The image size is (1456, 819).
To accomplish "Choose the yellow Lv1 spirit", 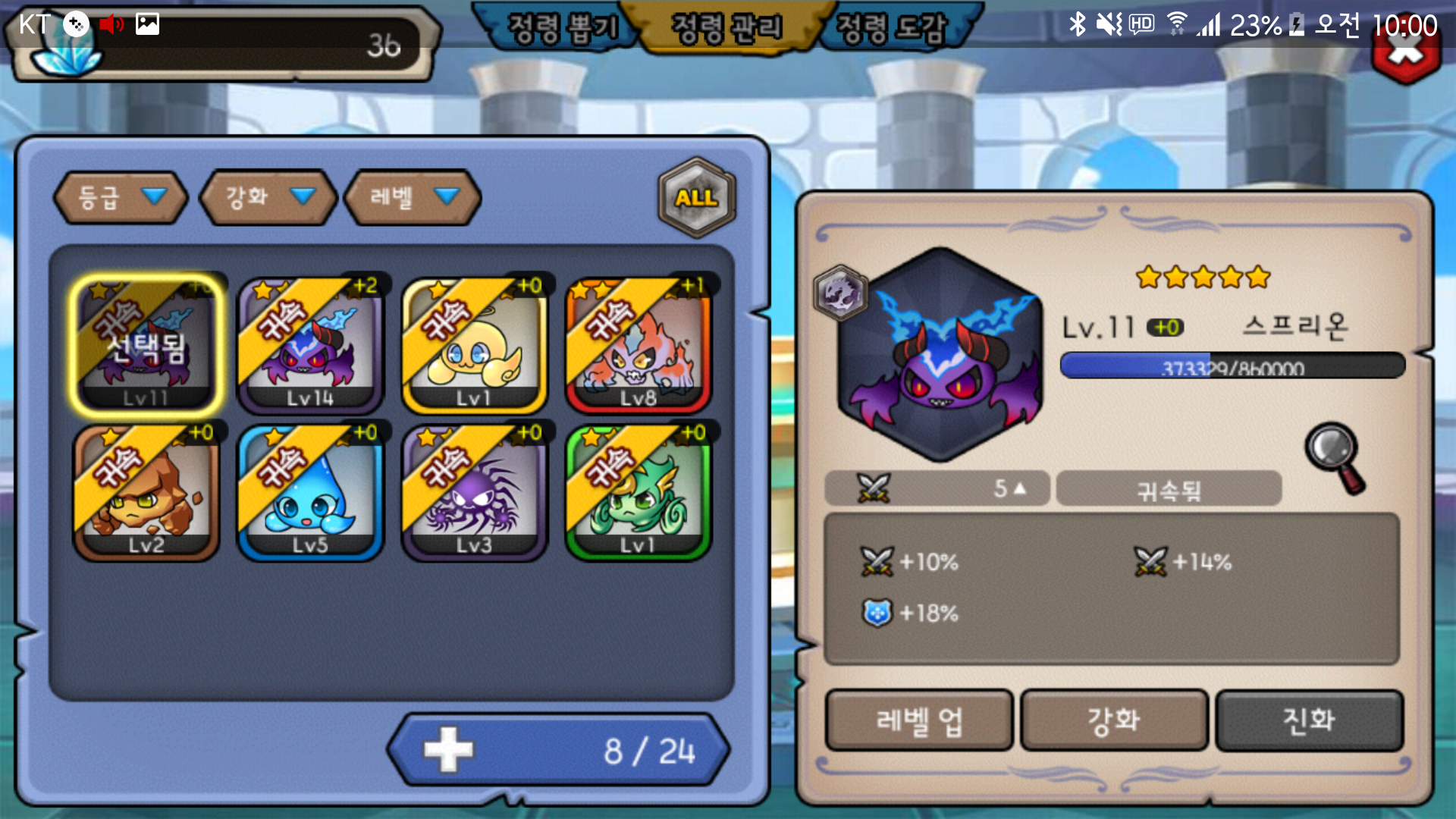I will point(475,345).
